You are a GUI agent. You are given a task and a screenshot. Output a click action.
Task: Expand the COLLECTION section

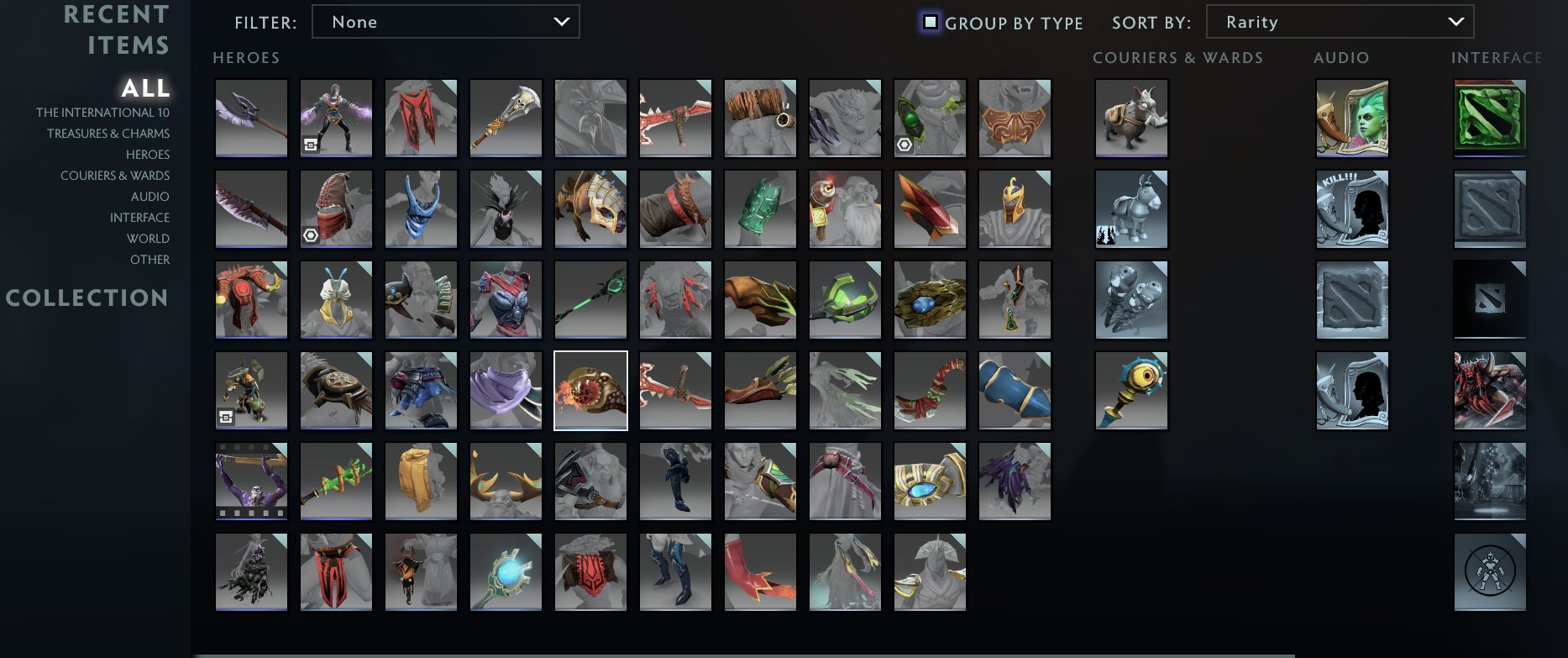pyautogui.click(x=87, y=297)
